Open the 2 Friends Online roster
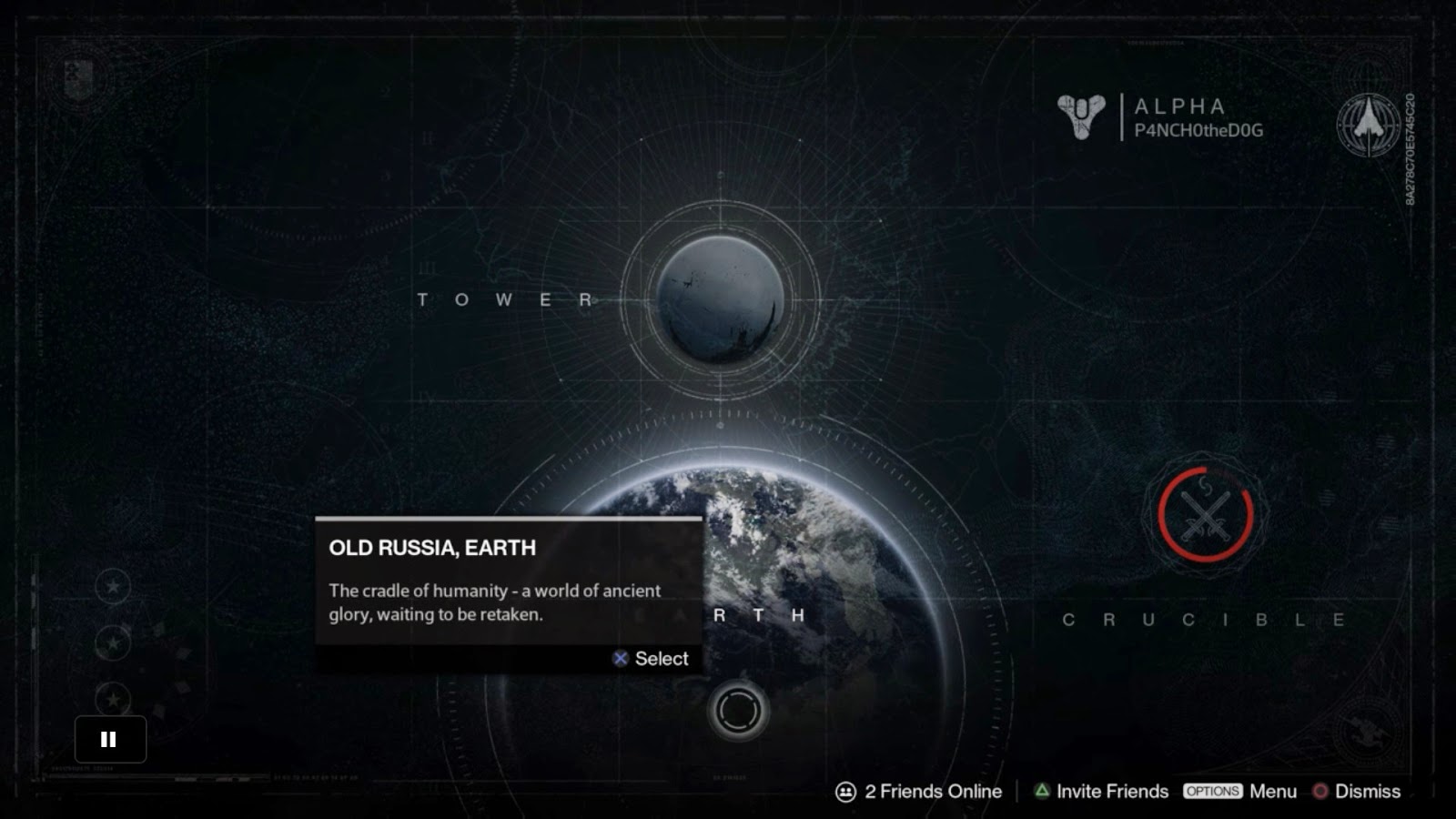This screenshot has height=819, width=1456. (919, 792)
